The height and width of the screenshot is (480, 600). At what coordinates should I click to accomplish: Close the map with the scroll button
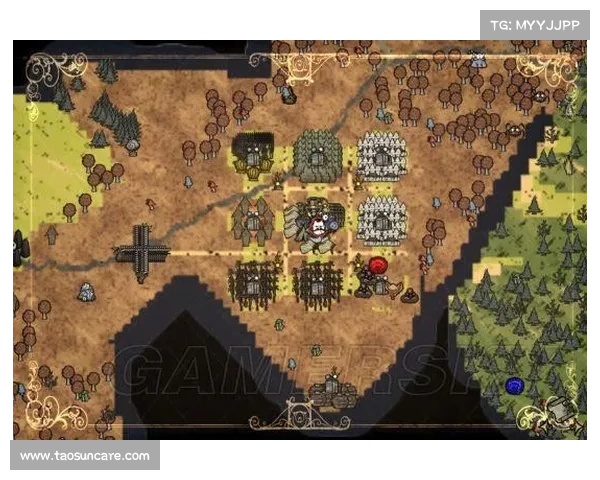tap(562, 412)
